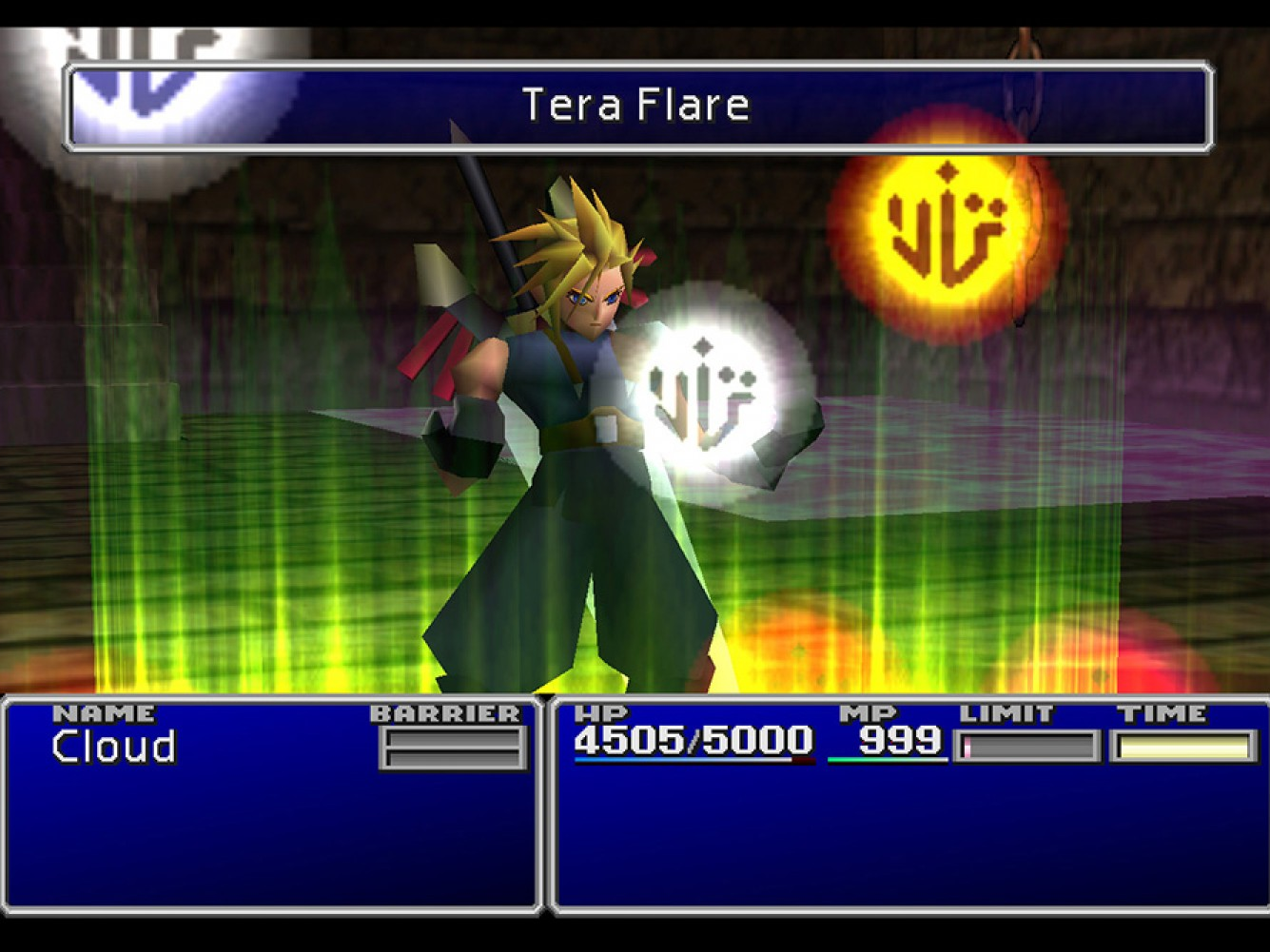Switch to the LIMIT header tab
This screenshot has width=1270, height=952.
1006,710
